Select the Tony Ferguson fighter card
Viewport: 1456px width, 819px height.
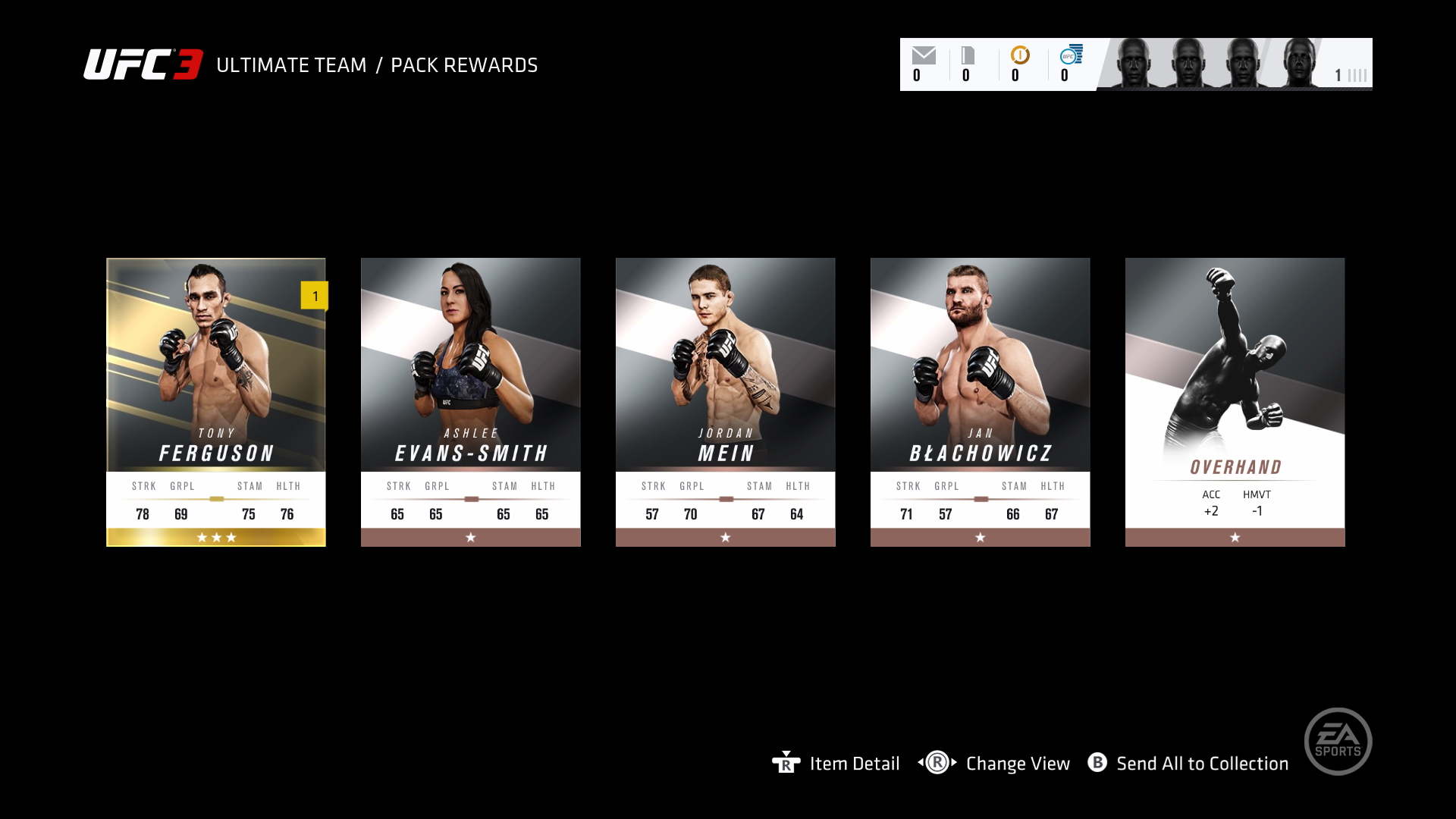coord(216,402)
